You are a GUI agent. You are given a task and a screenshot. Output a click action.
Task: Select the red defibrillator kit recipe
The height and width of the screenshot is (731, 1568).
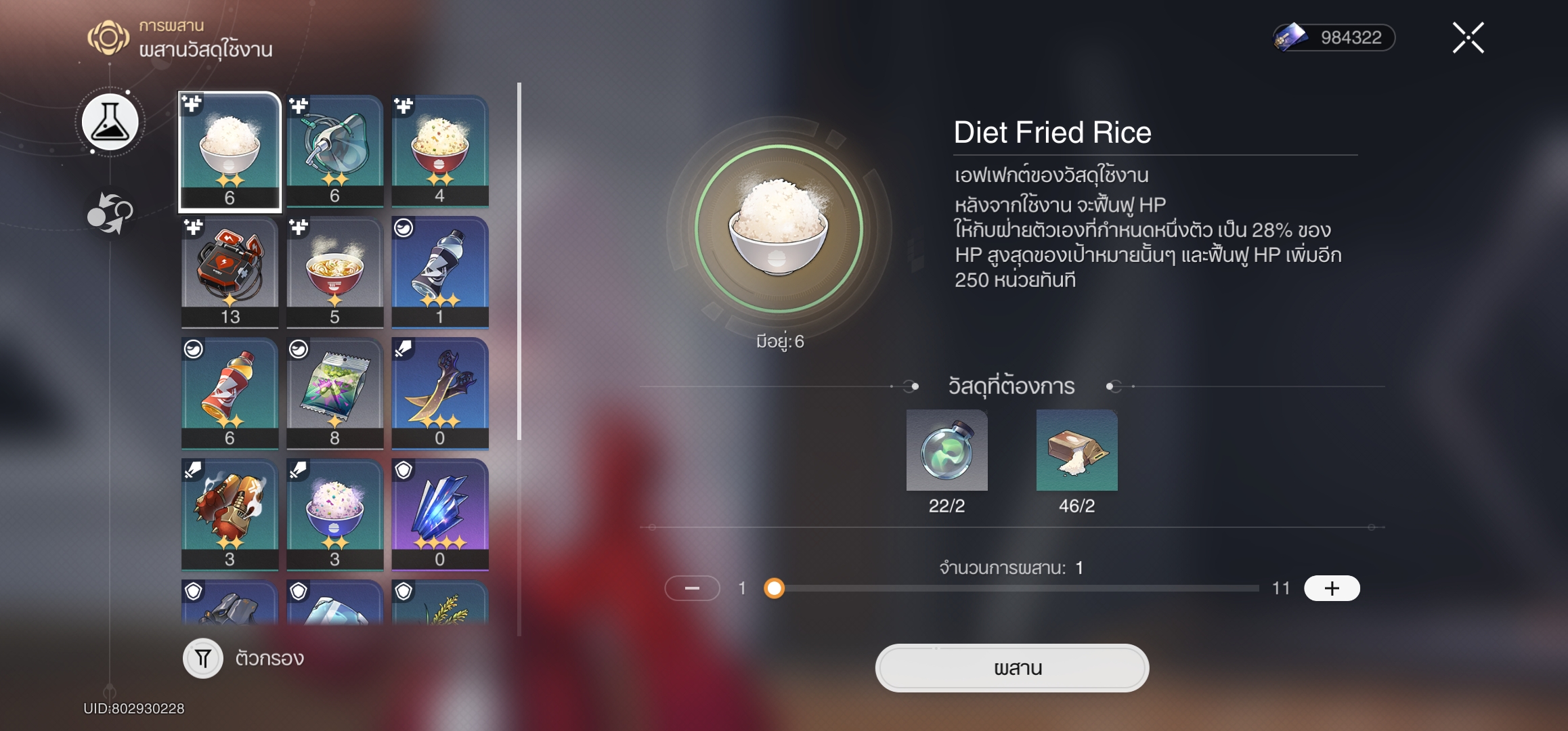point(230,271)
